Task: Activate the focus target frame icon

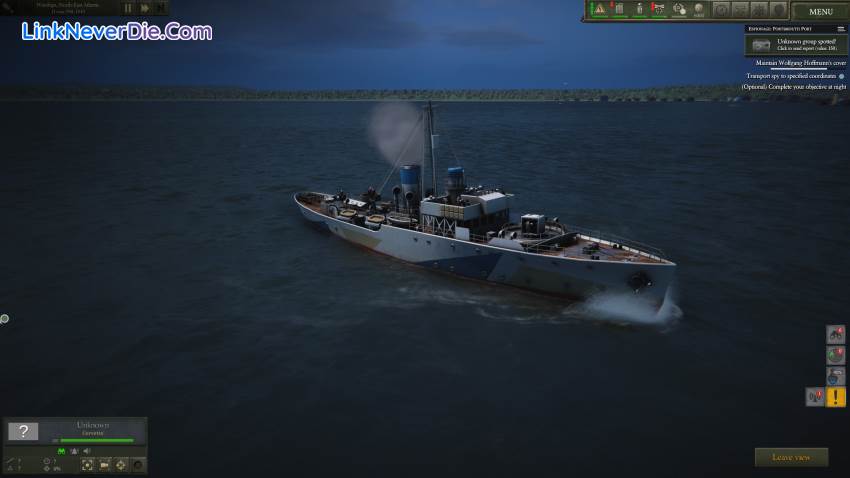Action: [88, 465]
